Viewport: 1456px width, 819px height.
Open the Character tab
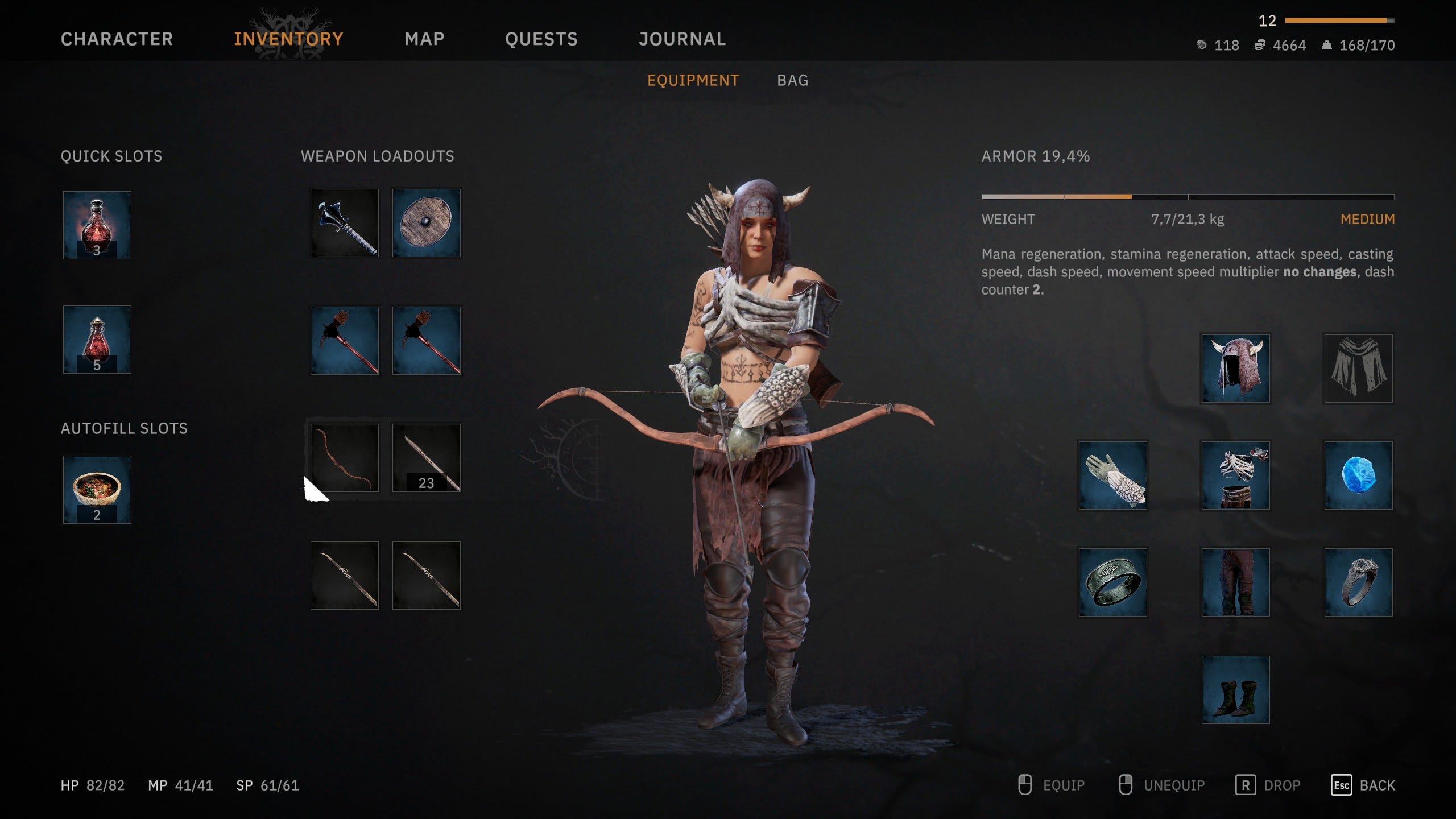click(117, 39)
